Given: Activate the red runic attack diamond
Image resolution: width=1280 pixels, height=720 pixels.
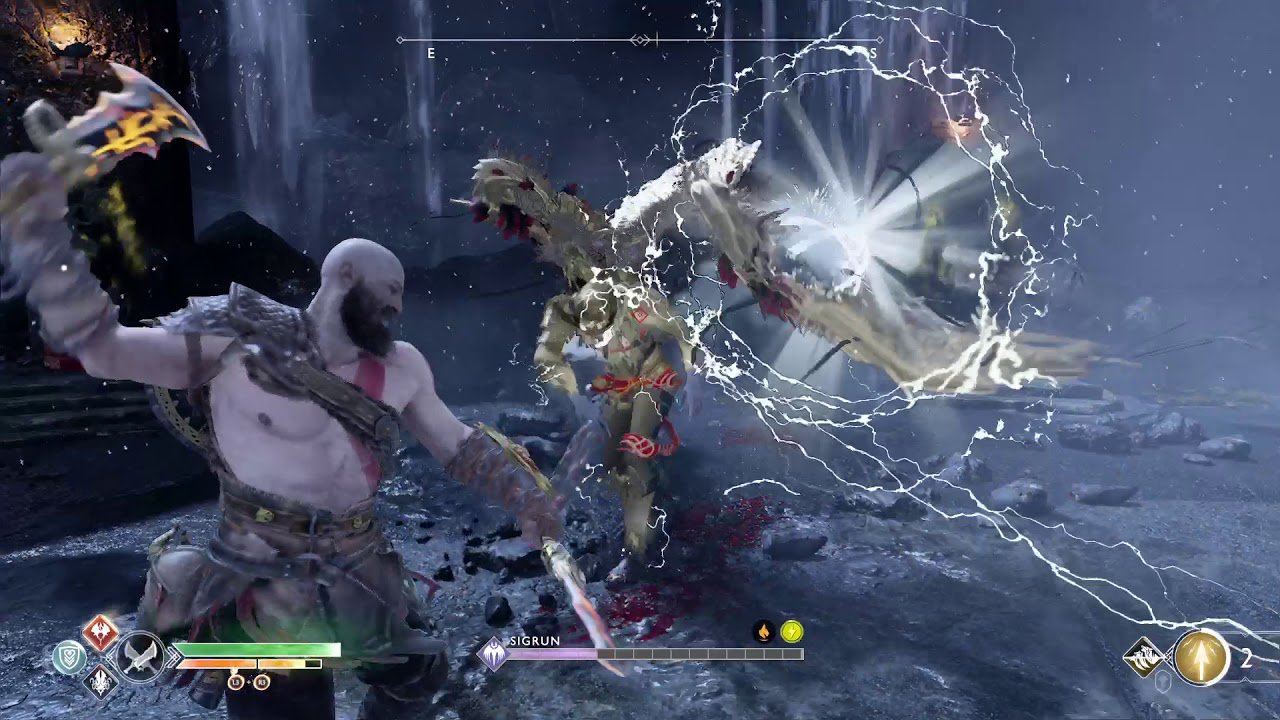Looking at the screenshot, I should coord(100,633).
